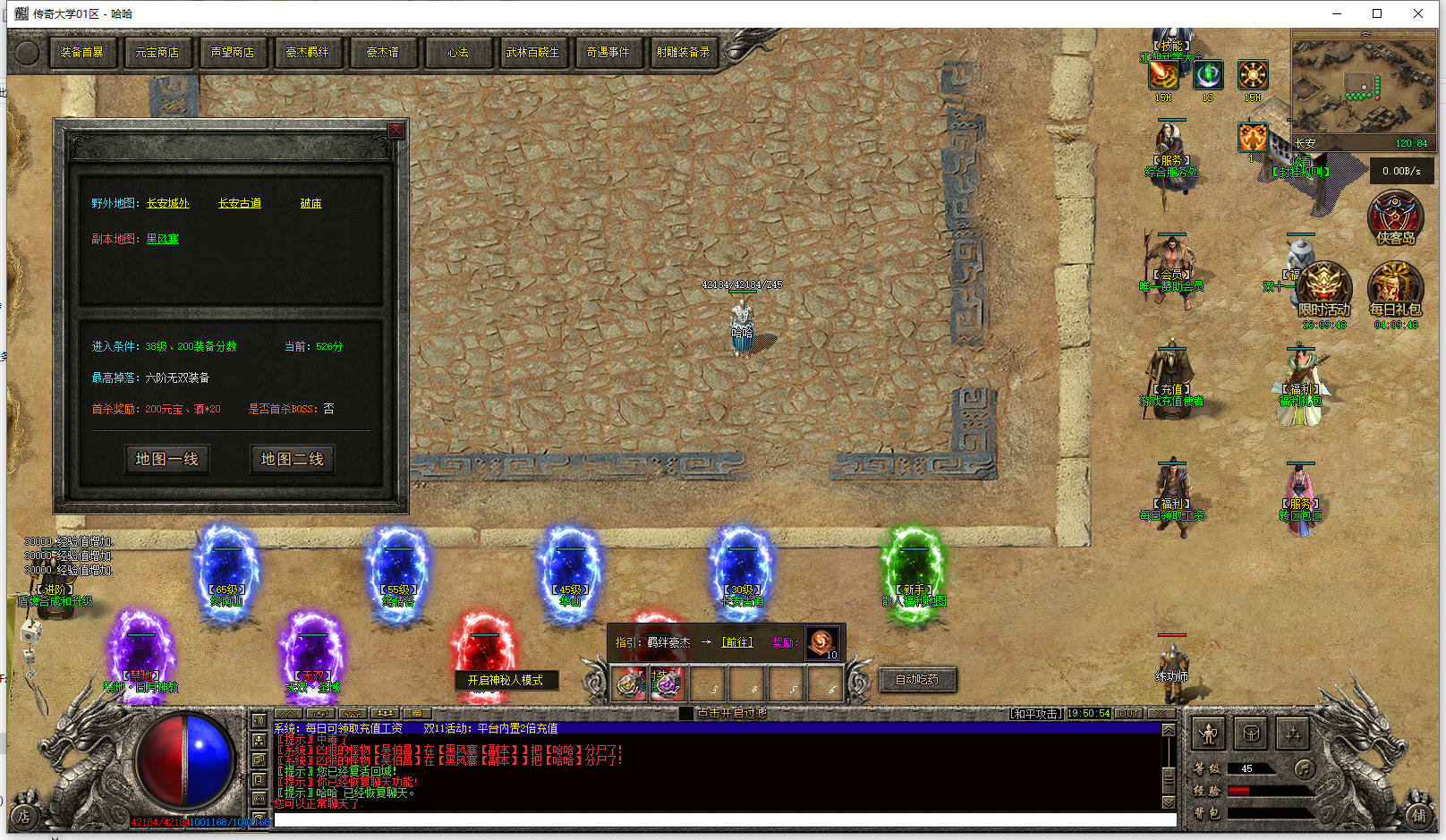Enter via the 地图一线 button
This screenshot has width=1446, height=840.
(x=166, y=459)
